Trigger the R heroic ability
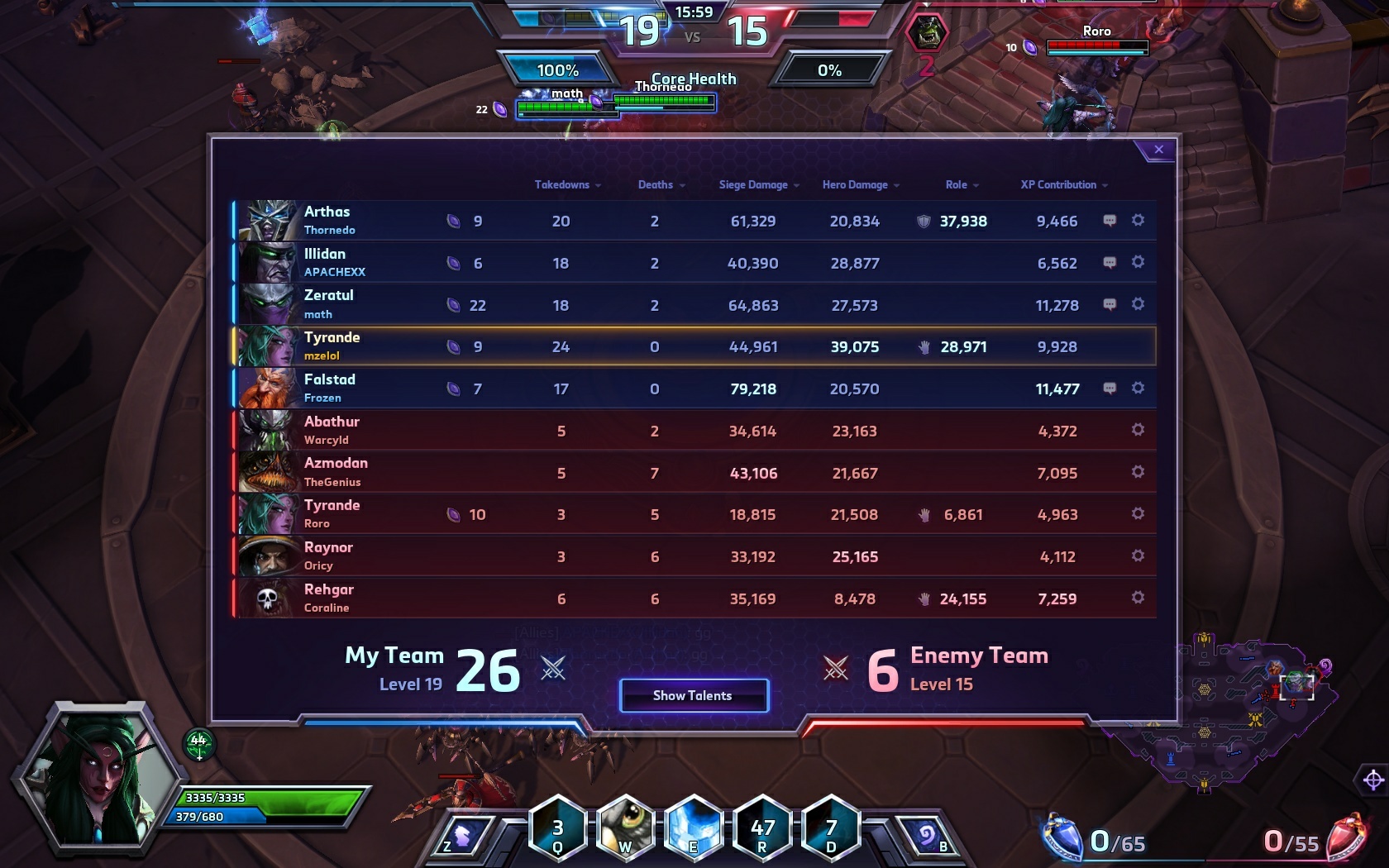 pyautogui.click(x=761, y=828)
